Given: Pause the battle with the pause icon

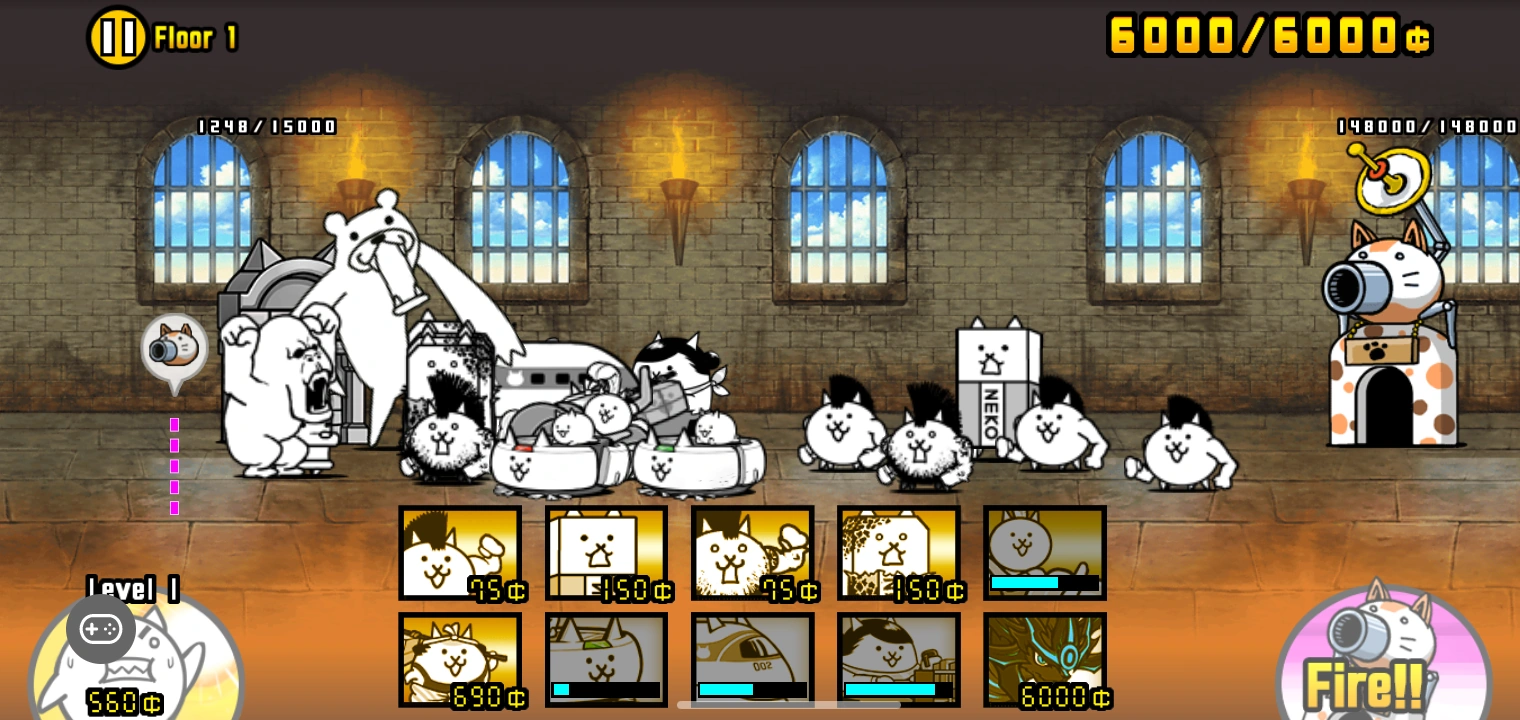Looking at the screenshot, I should click(x=117, y=36).
